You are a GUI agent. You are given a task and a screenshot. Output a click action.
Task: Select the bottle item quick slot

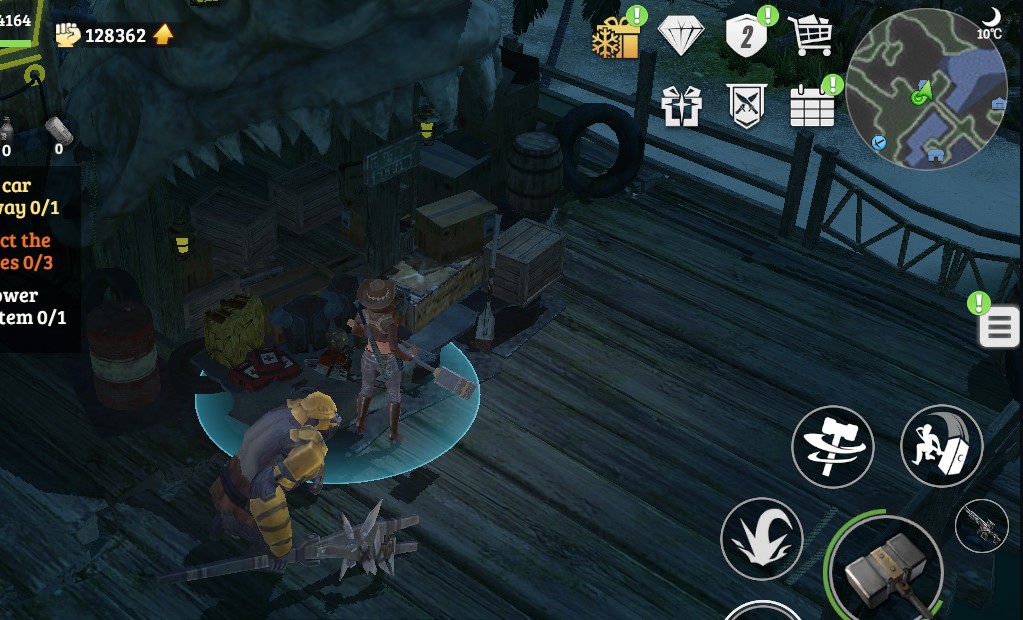click(x=7, y=133)
